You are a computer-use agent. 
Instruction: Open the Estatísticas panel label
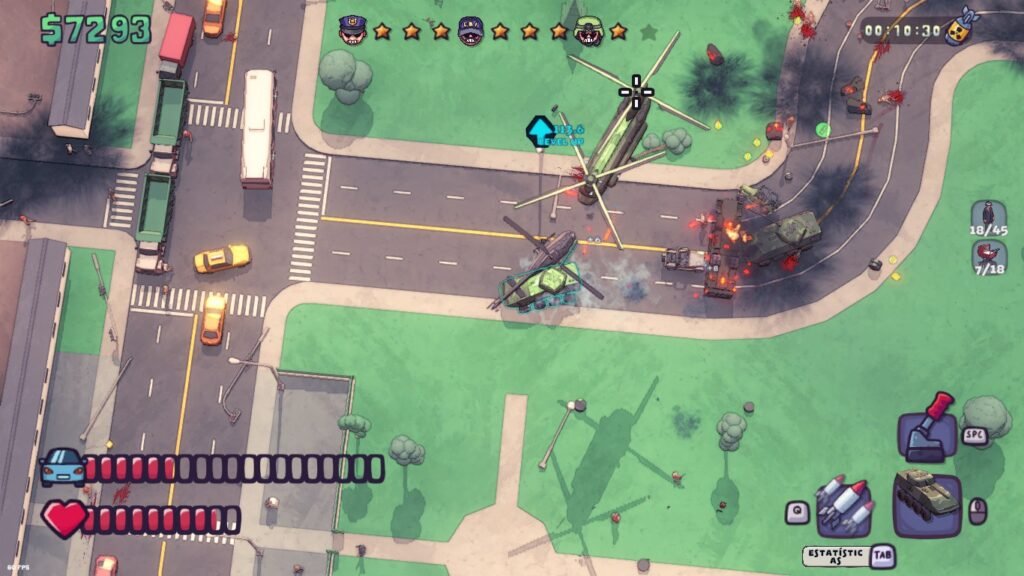click(x=836, y=556)
